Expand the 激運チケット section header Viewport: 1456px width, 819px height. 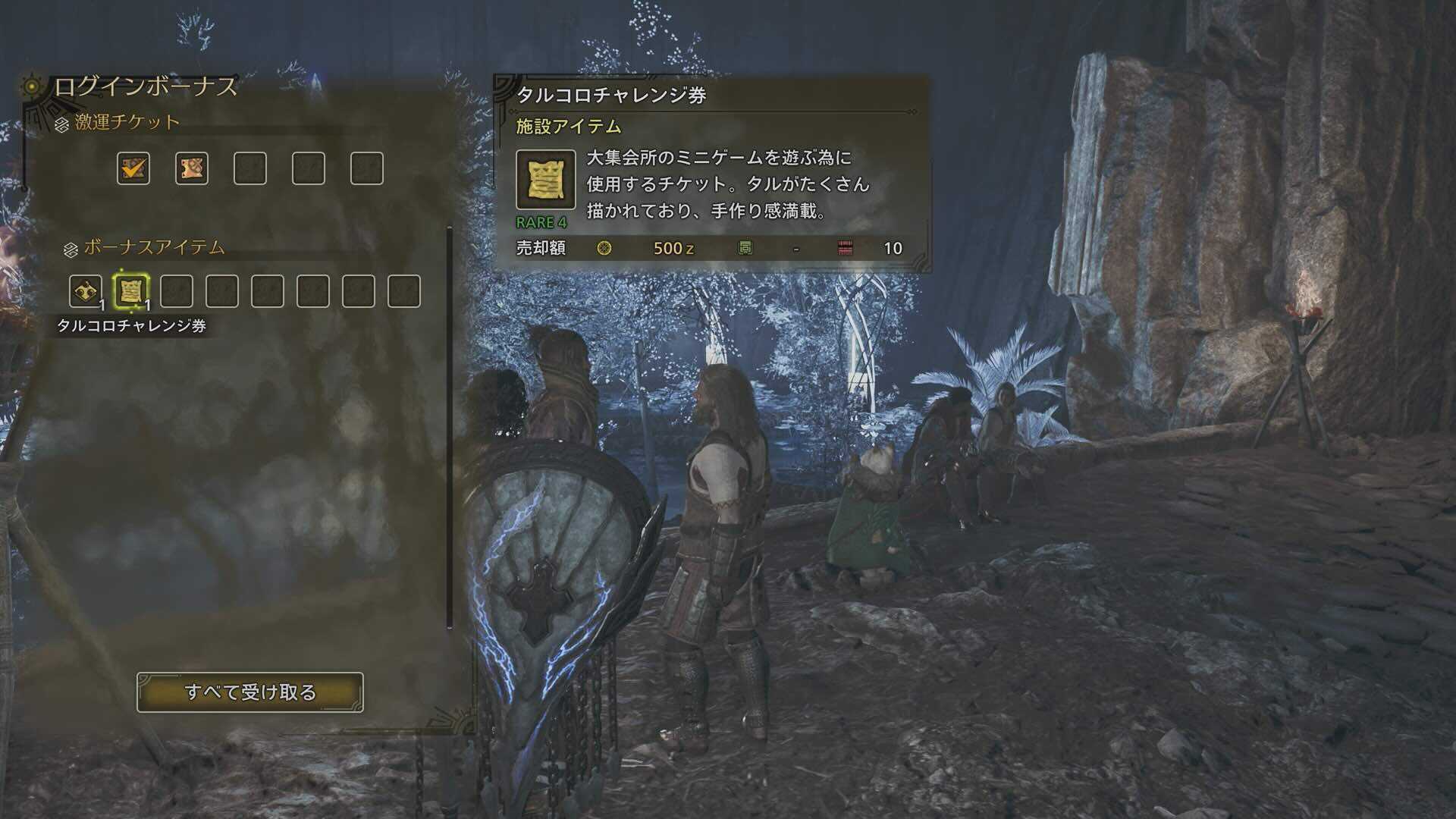pyautogui.click(x=125, y=120)
